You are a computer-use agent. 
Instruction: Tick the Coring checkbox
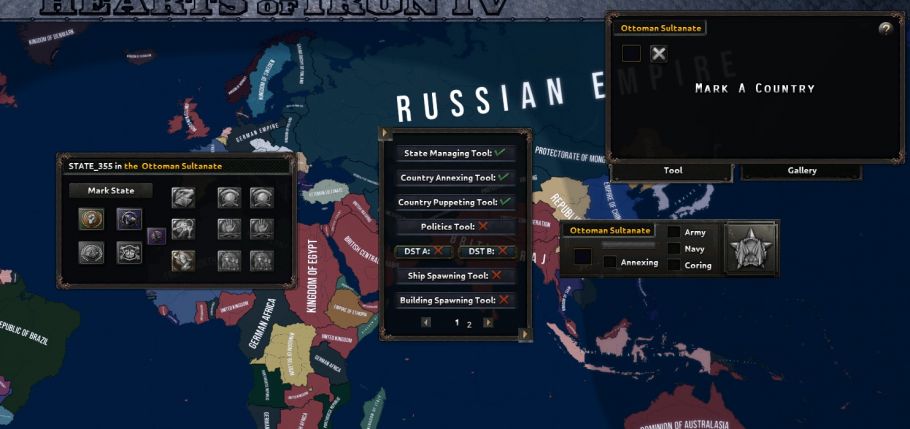point(674,265)
